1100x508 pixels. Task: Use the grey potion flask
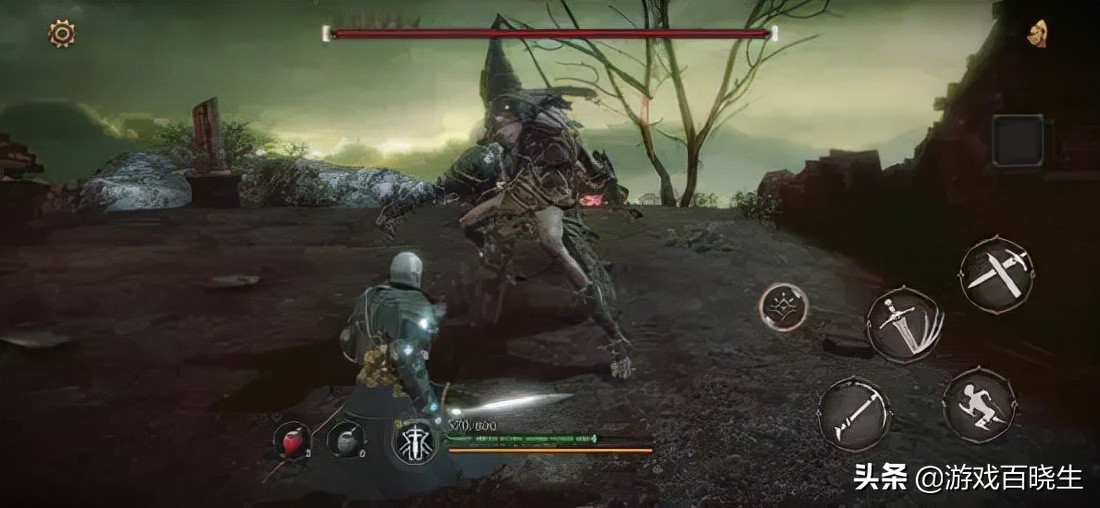tap(346, 440)
